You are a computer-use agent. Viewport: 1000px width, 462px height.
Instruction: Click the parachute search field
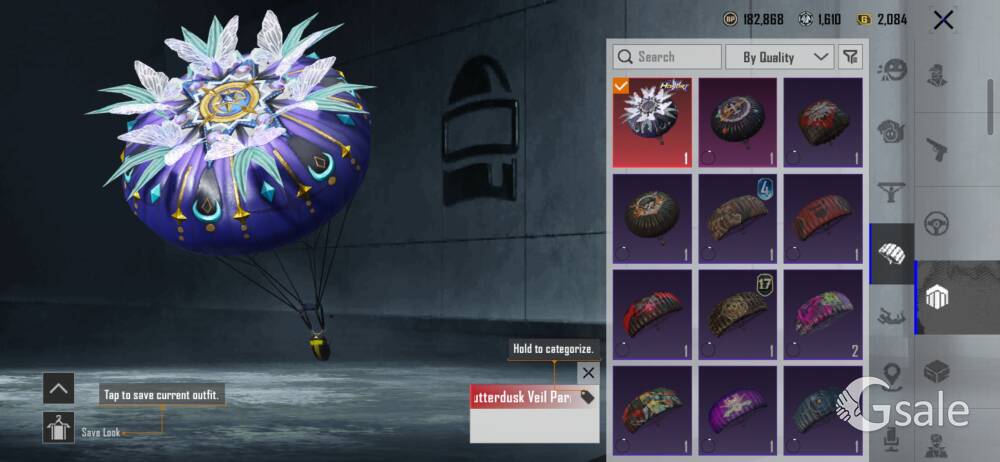click(668, 57)
